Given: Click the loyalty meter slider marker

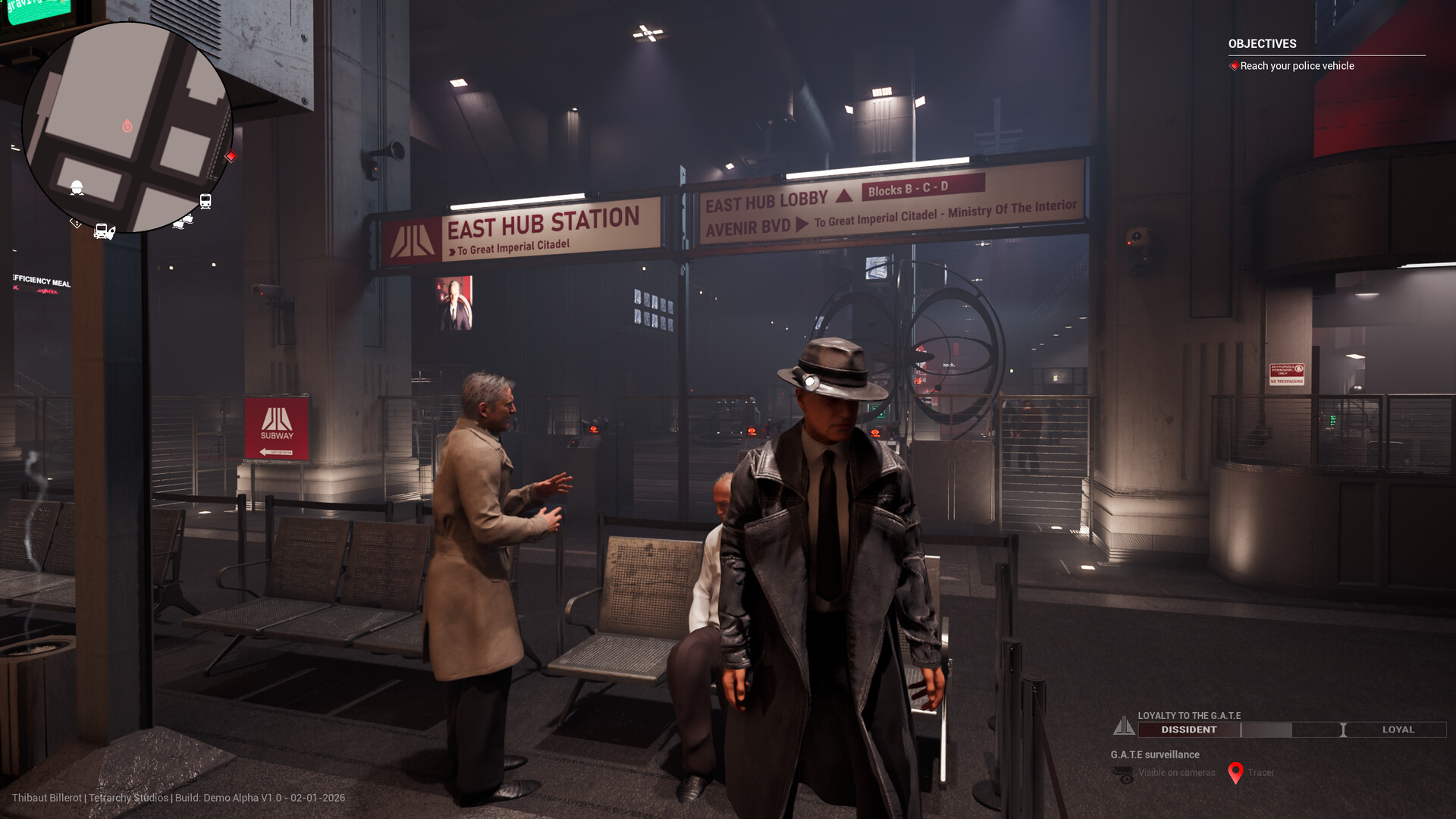Looking at the screenshot, I should (1345, 730).
